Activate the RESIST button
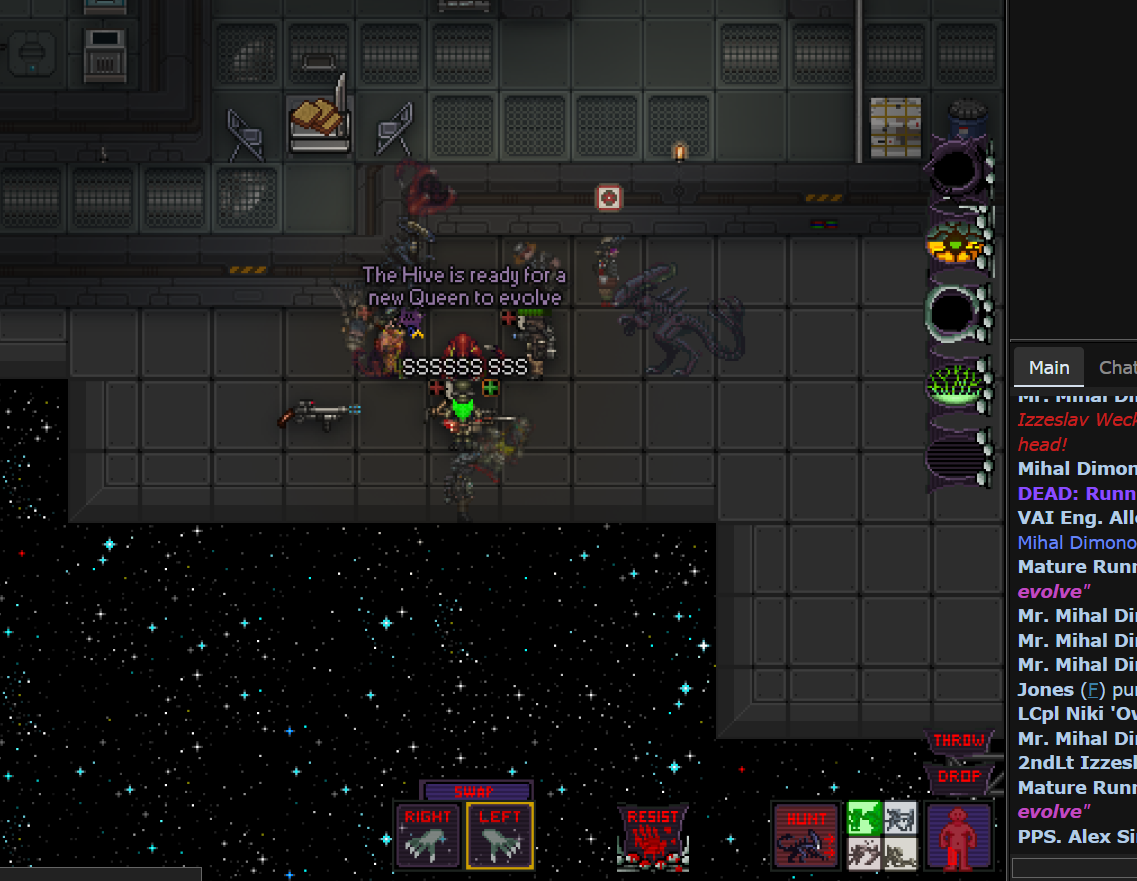The height and width of the screenshot is (881, 1137). coord(653,835)
